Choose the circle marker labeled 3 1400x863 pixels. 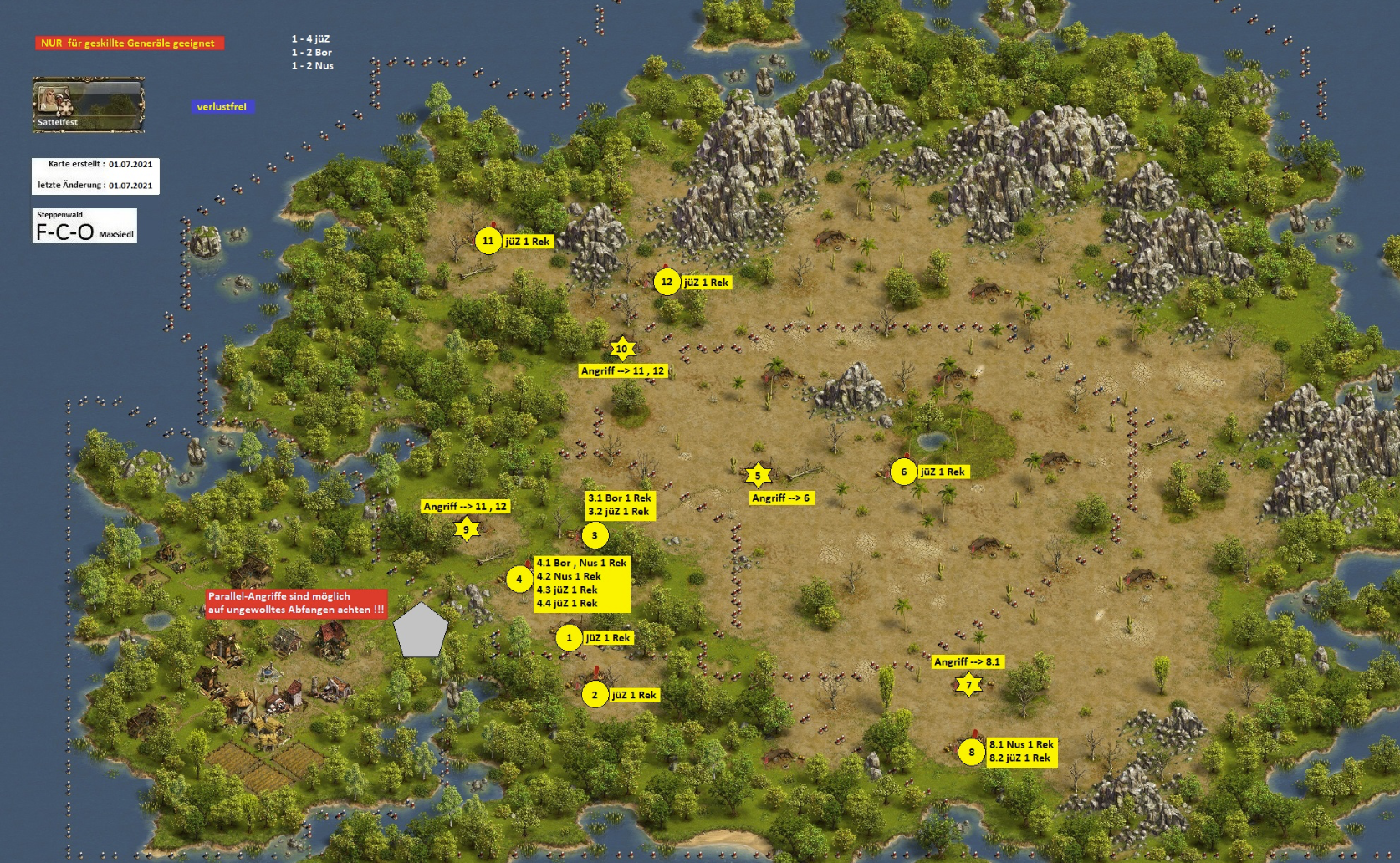[595, 535]
